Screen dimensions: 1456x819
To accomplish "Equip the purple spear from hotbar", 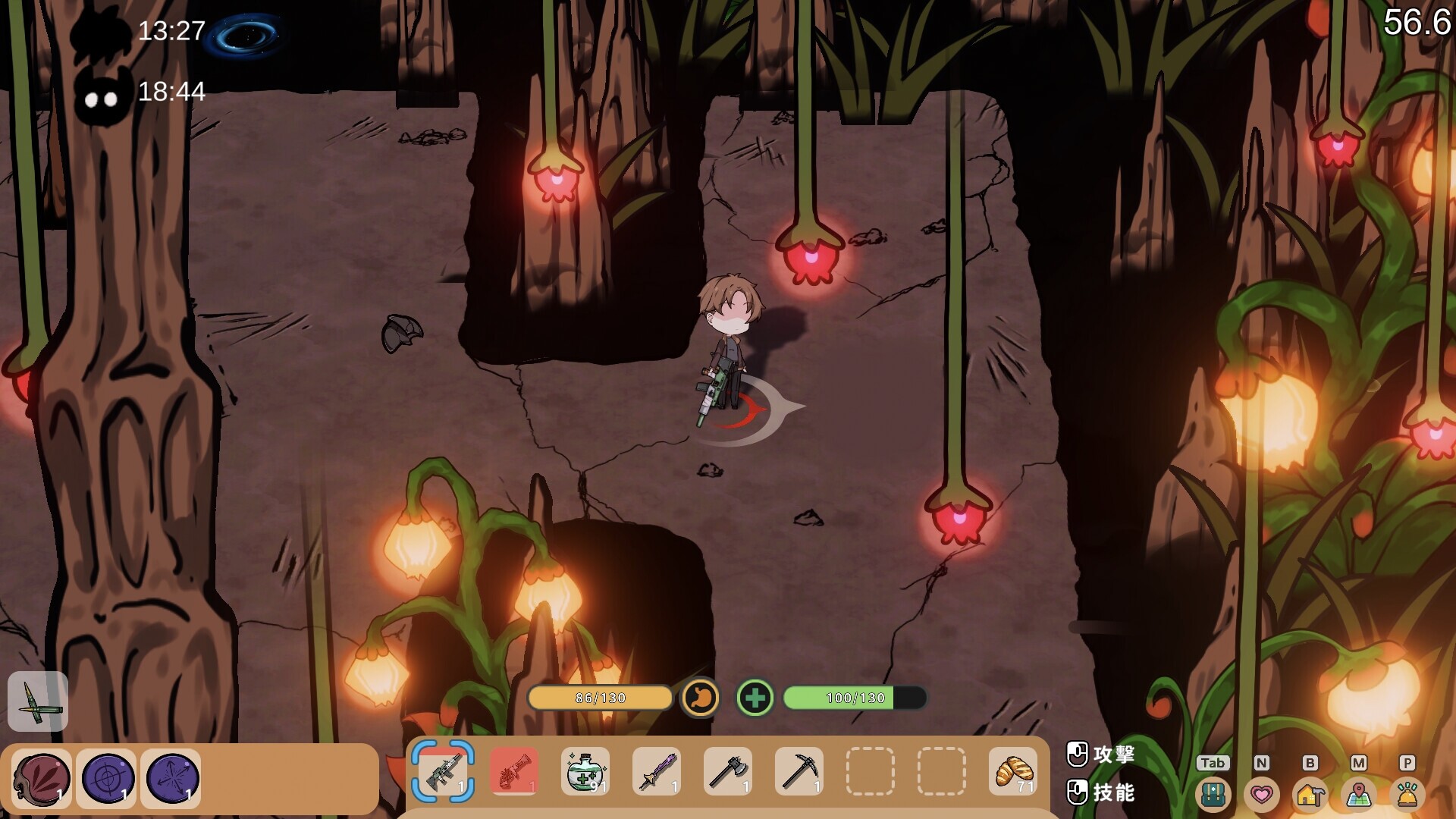I will pos(657,771).
